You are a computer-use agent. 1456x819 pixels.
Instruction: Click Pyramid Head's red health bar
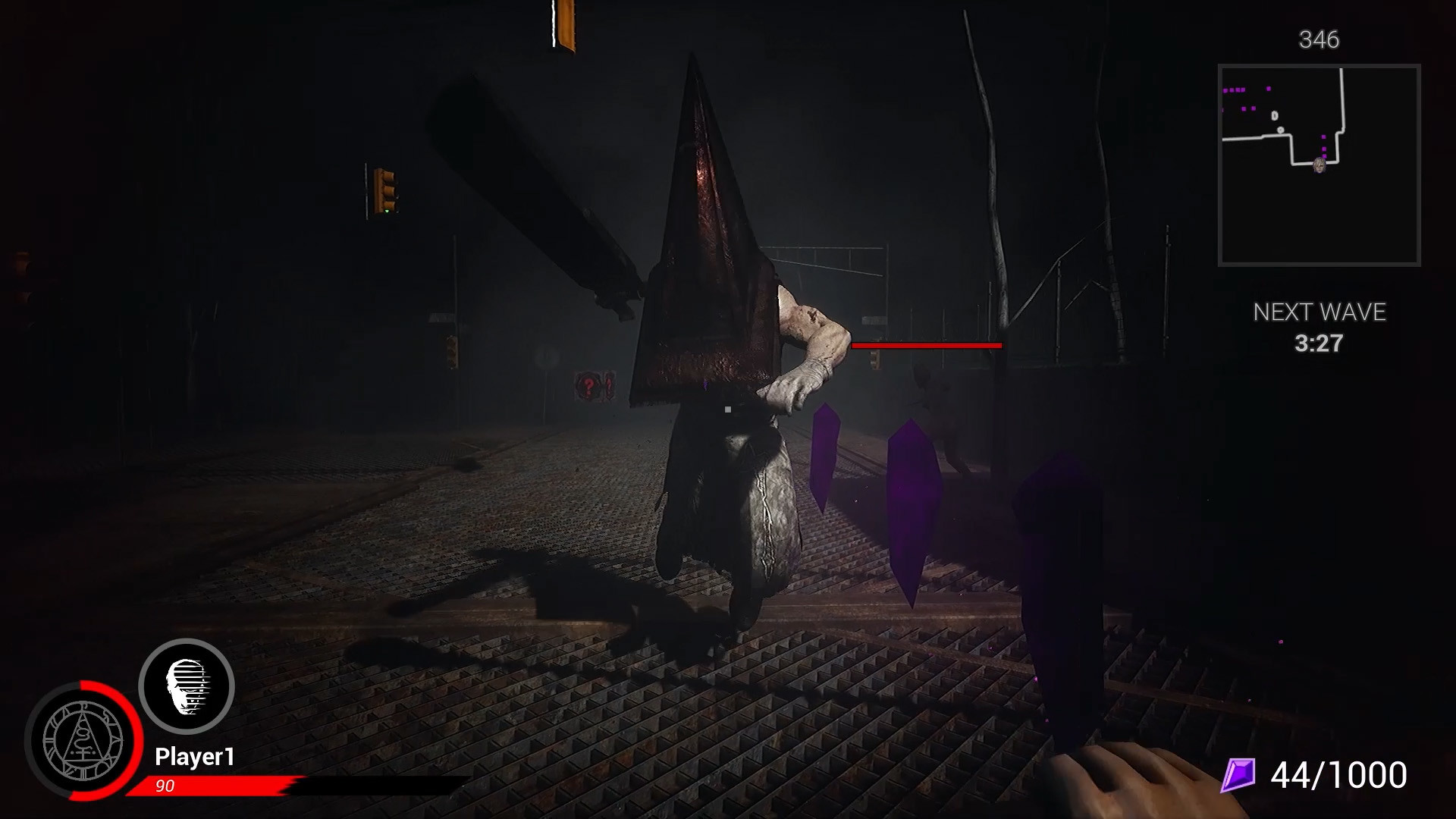[924, 347]
